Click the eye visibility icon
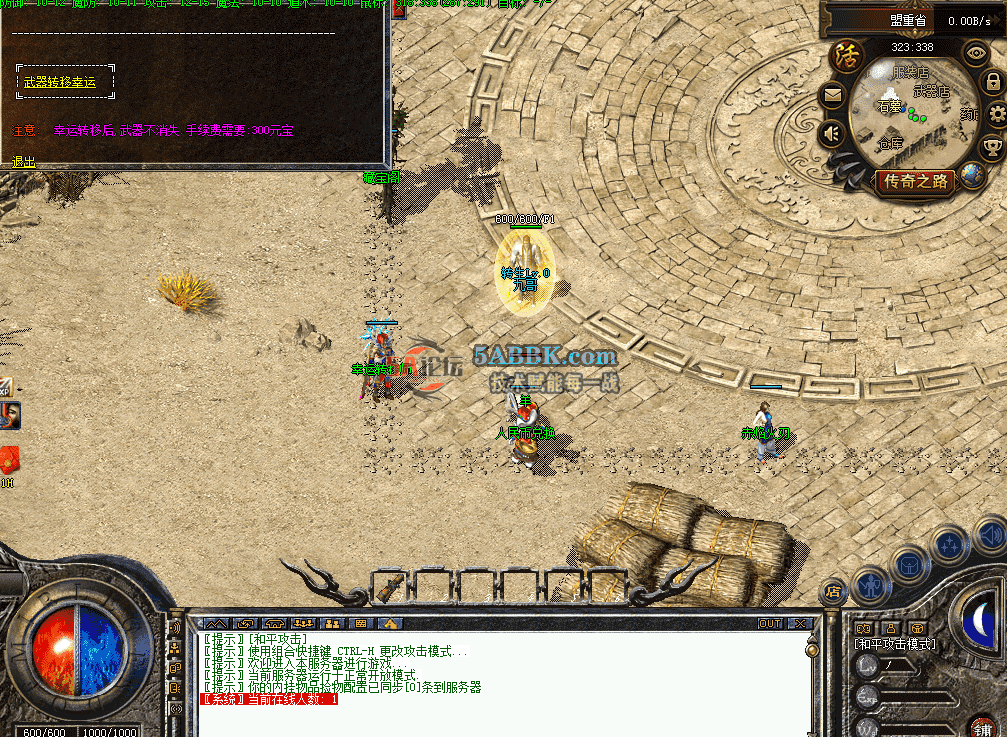1007x737 pixels. coord(975,51)
